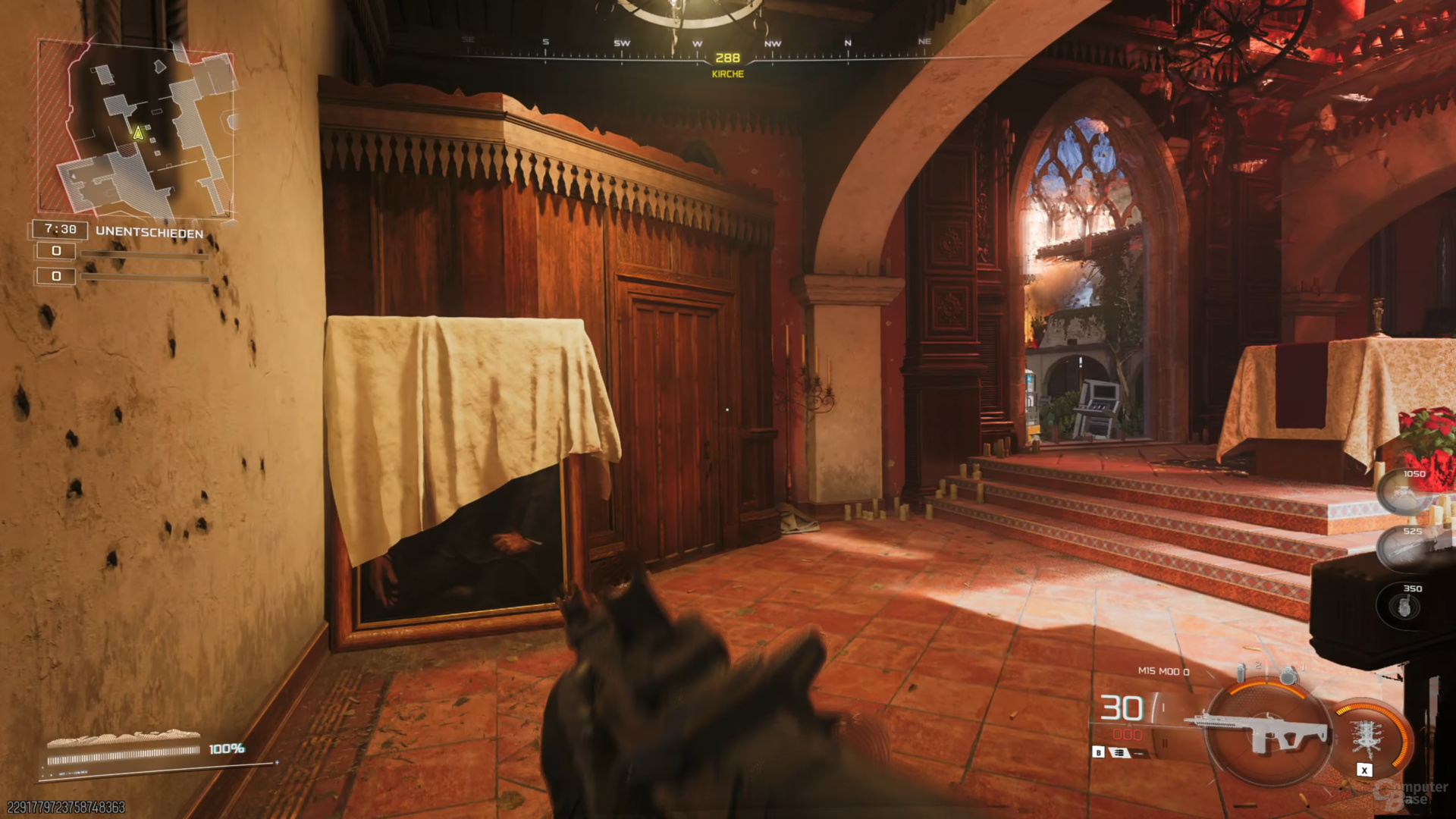The image size is (1456, 819).
Task: Select the round lethal grenade icon
Action: tap(1288, 673)
